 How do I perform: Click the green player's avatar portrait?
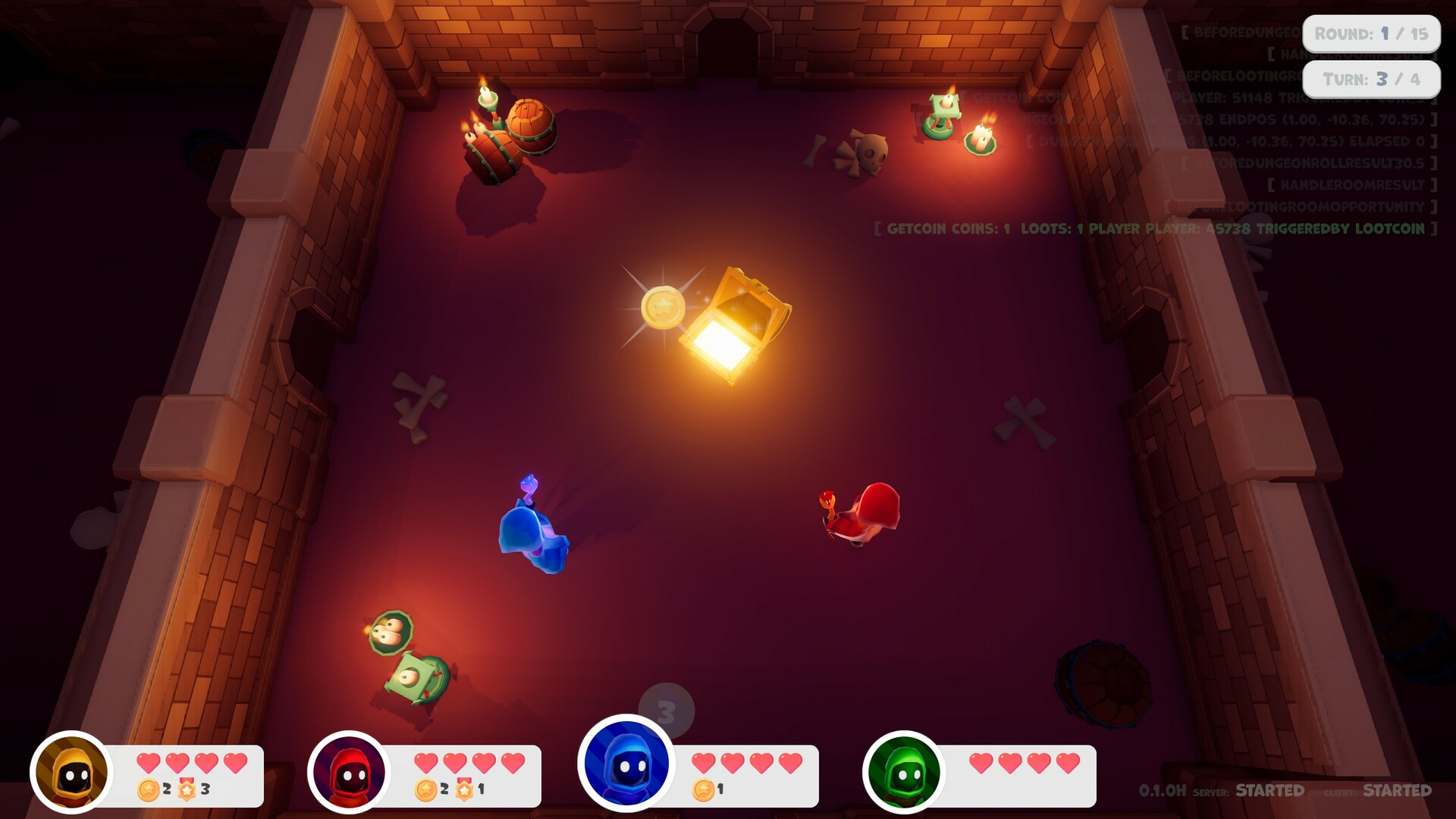click(x=904, y=772)
